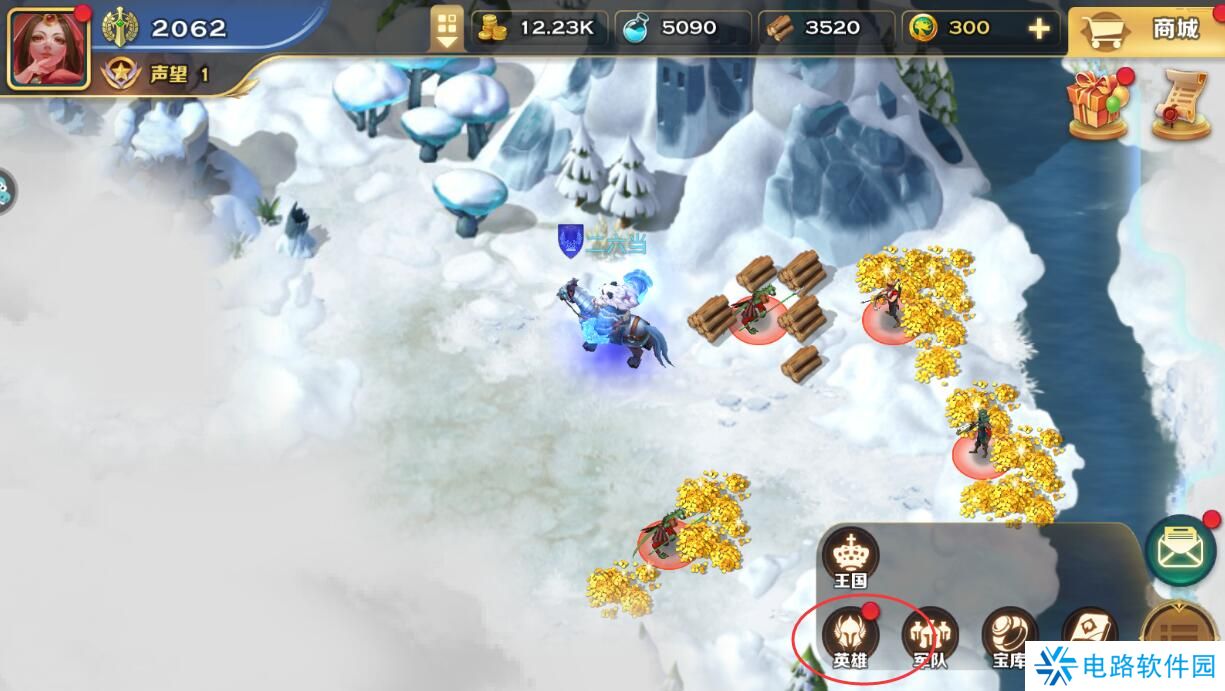Open the 商城 shop
Viewport: 1225px width, 691px height.
coord(1147,31)
